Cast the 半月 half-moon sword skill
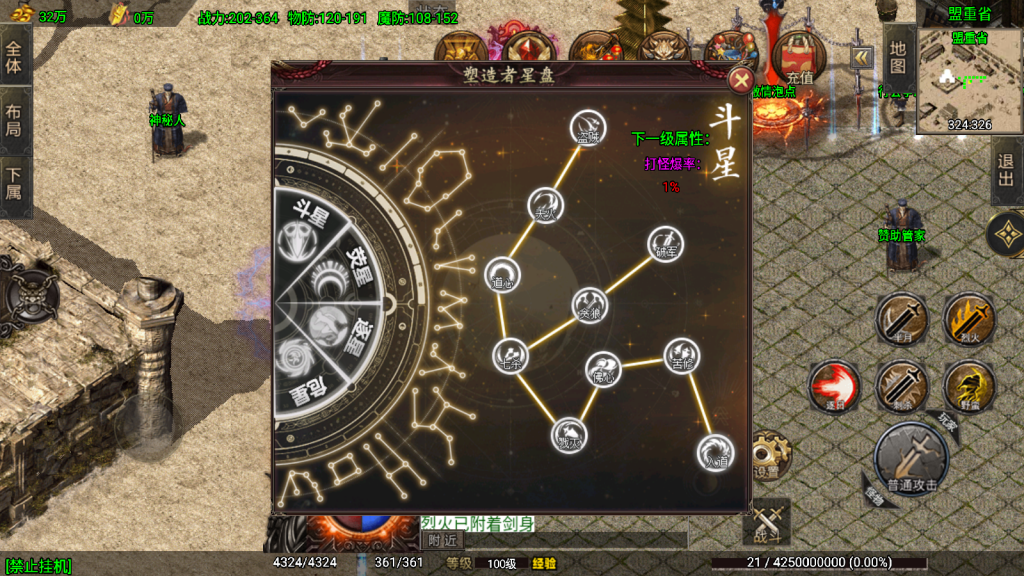 [900, 319]
